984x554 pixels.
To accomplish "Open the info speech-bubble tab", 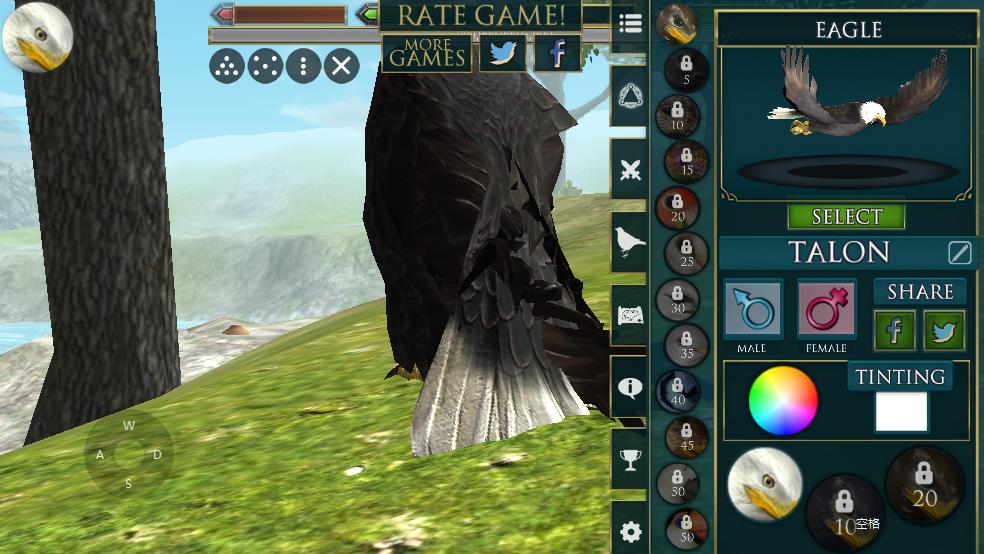I will click(630, 388).
